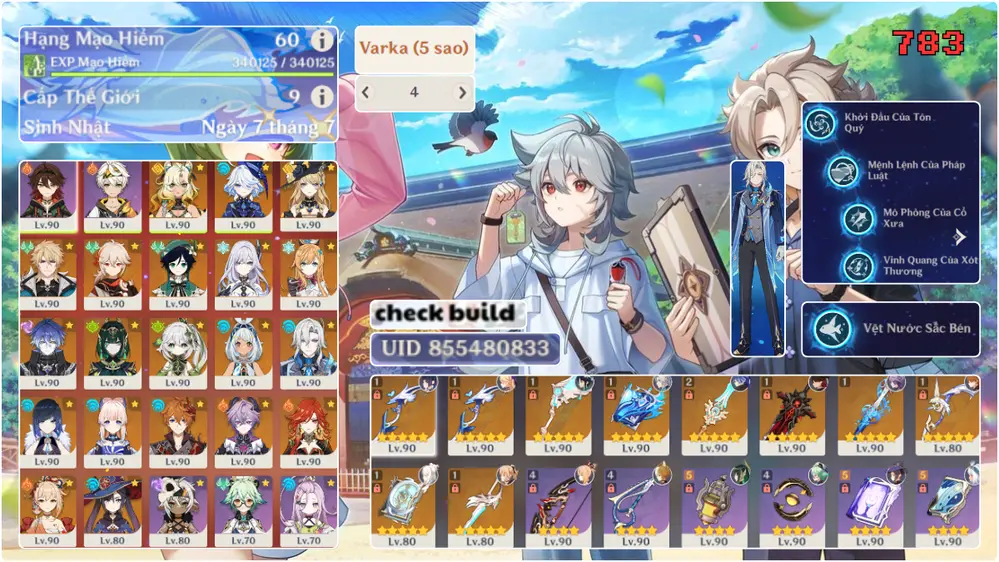Viewport: 999px width, 562px height.
Task: Select the UID 855480833 field
Action: 460,348
